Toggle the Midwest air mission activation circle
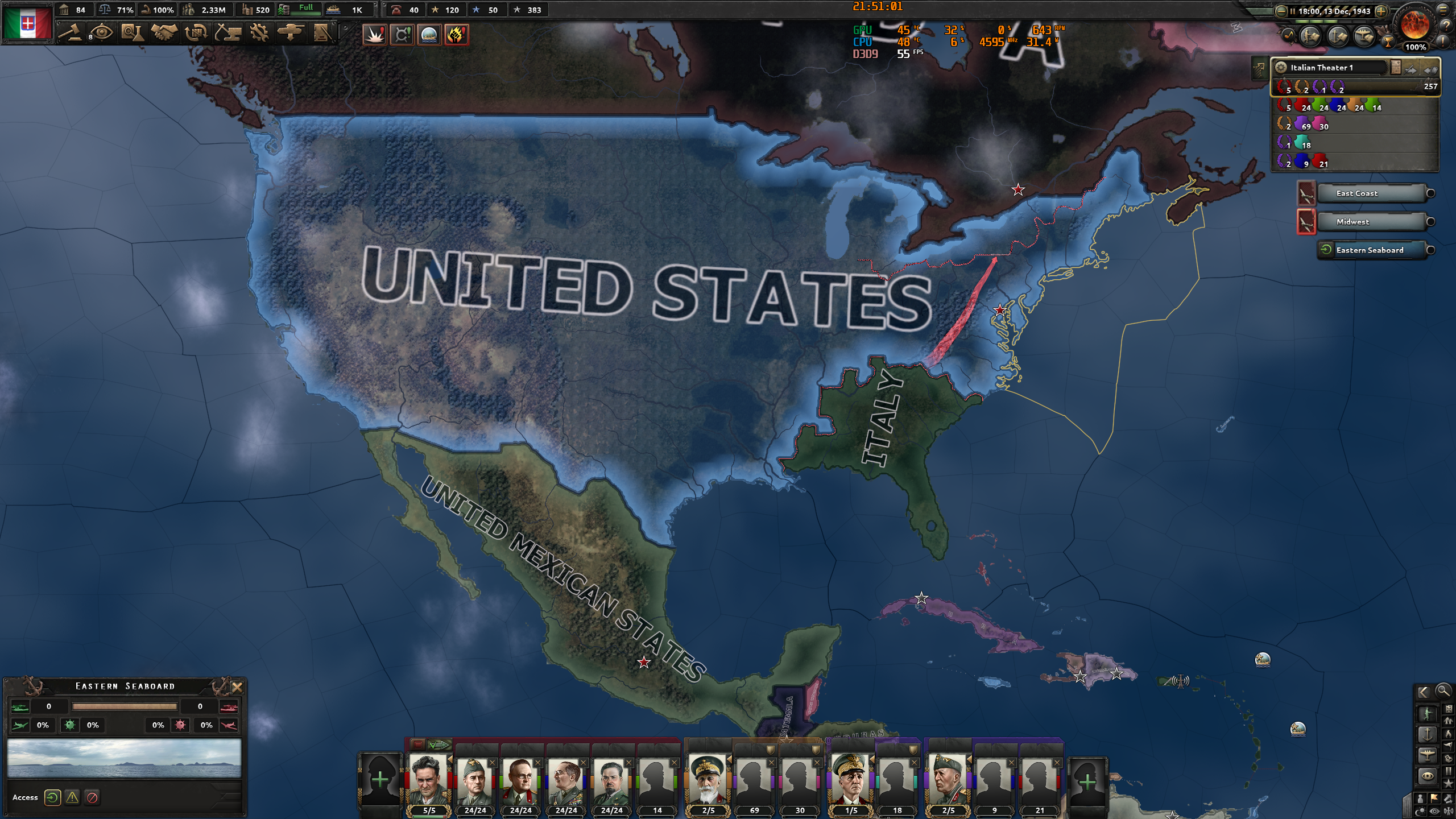The width and height of the screenshot is (1456, 819). click(x=1431, y=222)
